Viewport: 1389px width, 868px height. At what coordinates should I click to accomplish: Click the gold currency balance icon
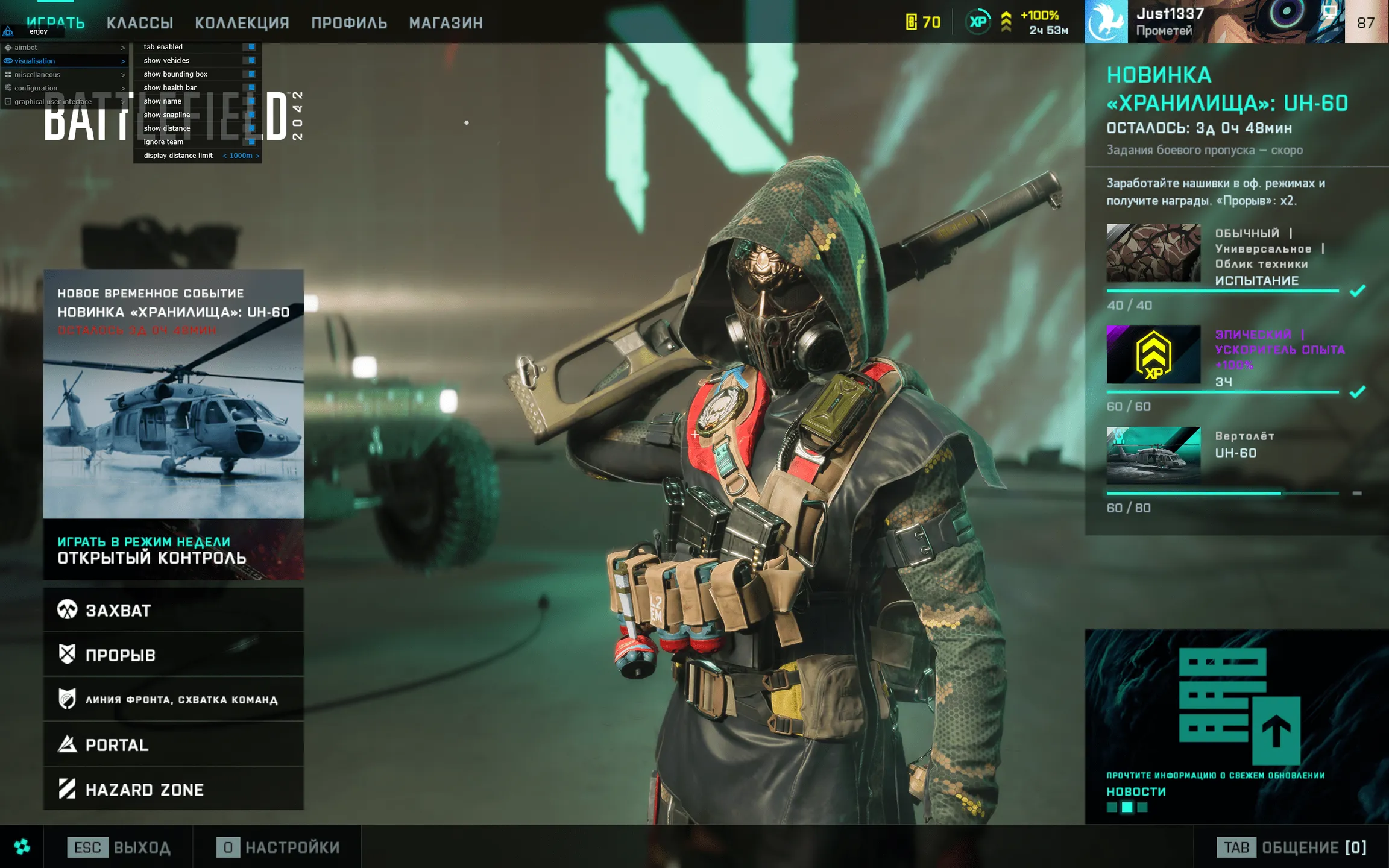(912, 22)
